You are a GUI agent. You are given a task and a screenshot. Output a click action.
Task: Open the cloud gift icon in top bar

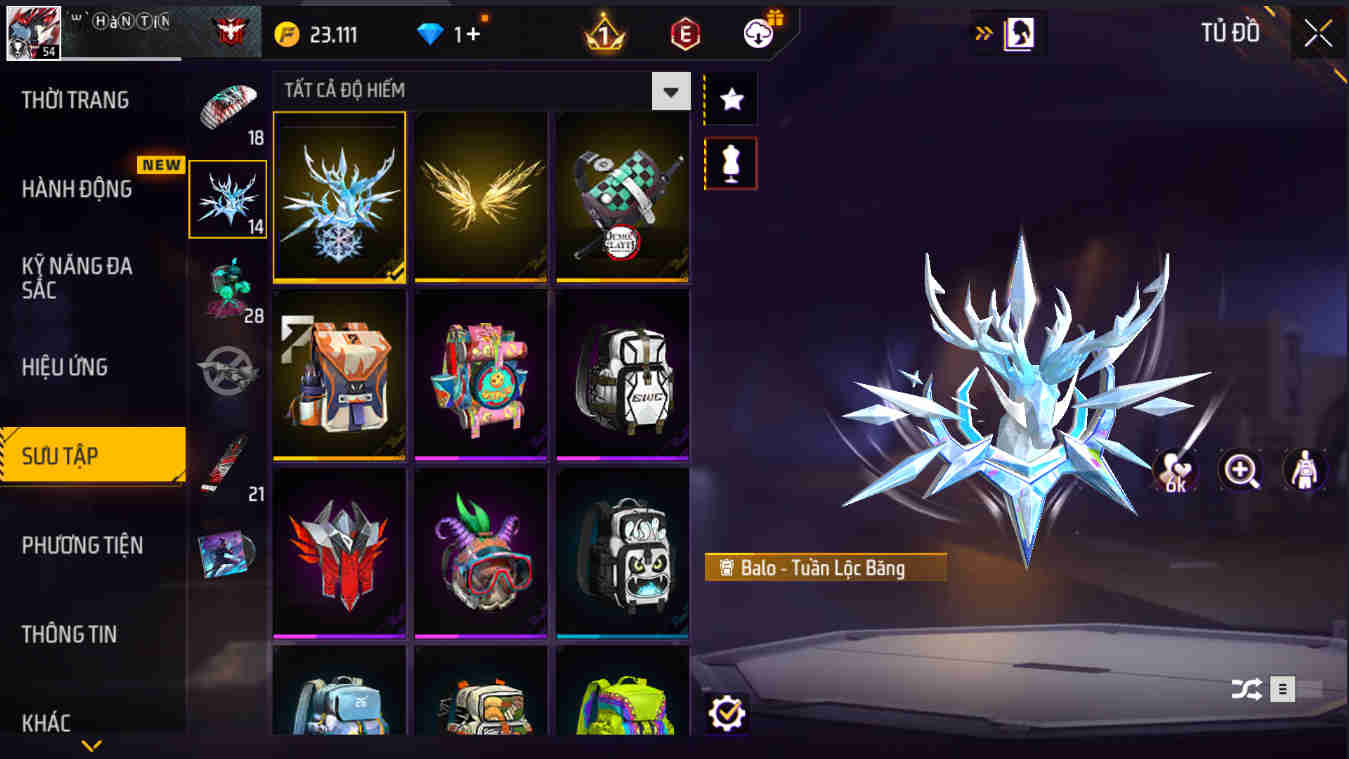(757, 31)
